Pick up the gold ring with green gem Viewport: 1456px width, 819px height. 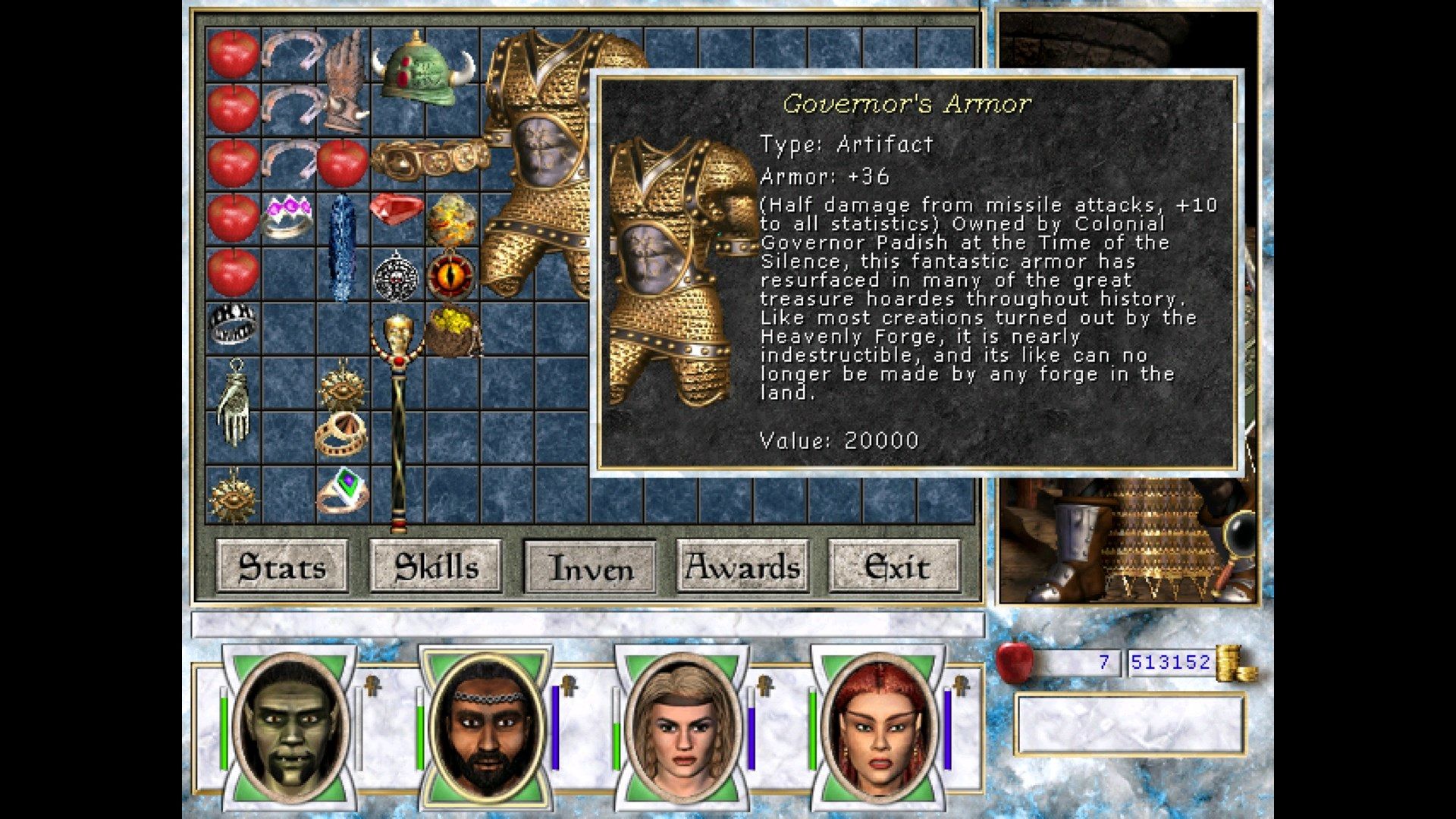point(342,490)
